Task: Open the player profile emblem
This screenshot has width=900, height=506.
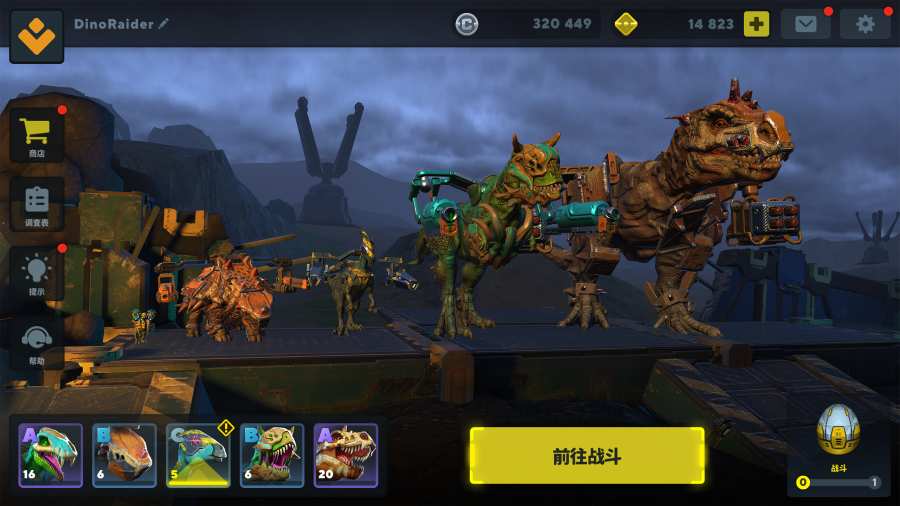Action: [x=37, y=35]
